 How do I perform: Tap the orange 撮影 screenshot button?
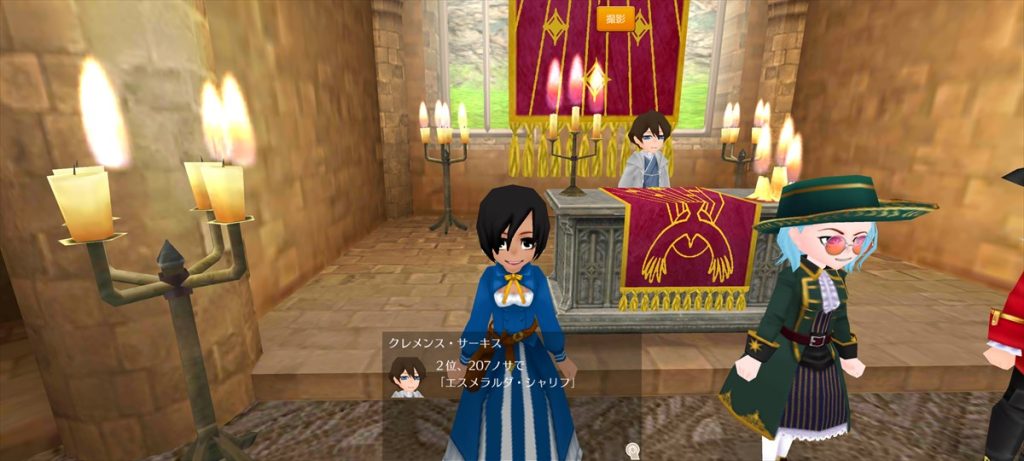click(x=615, y=19)
